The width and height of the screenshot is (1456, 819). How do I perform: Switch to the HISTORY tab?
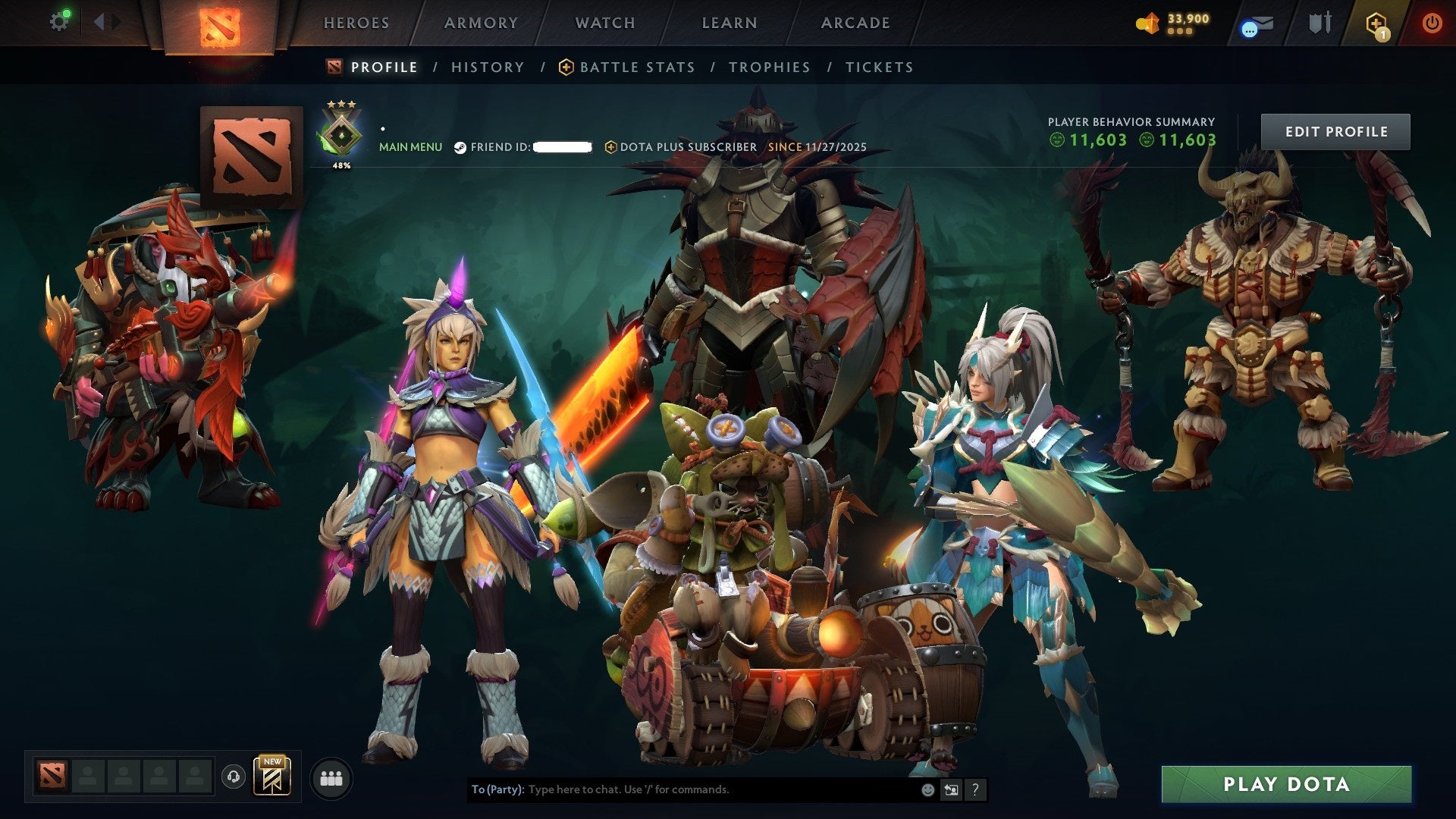click(x=487, y=67)
